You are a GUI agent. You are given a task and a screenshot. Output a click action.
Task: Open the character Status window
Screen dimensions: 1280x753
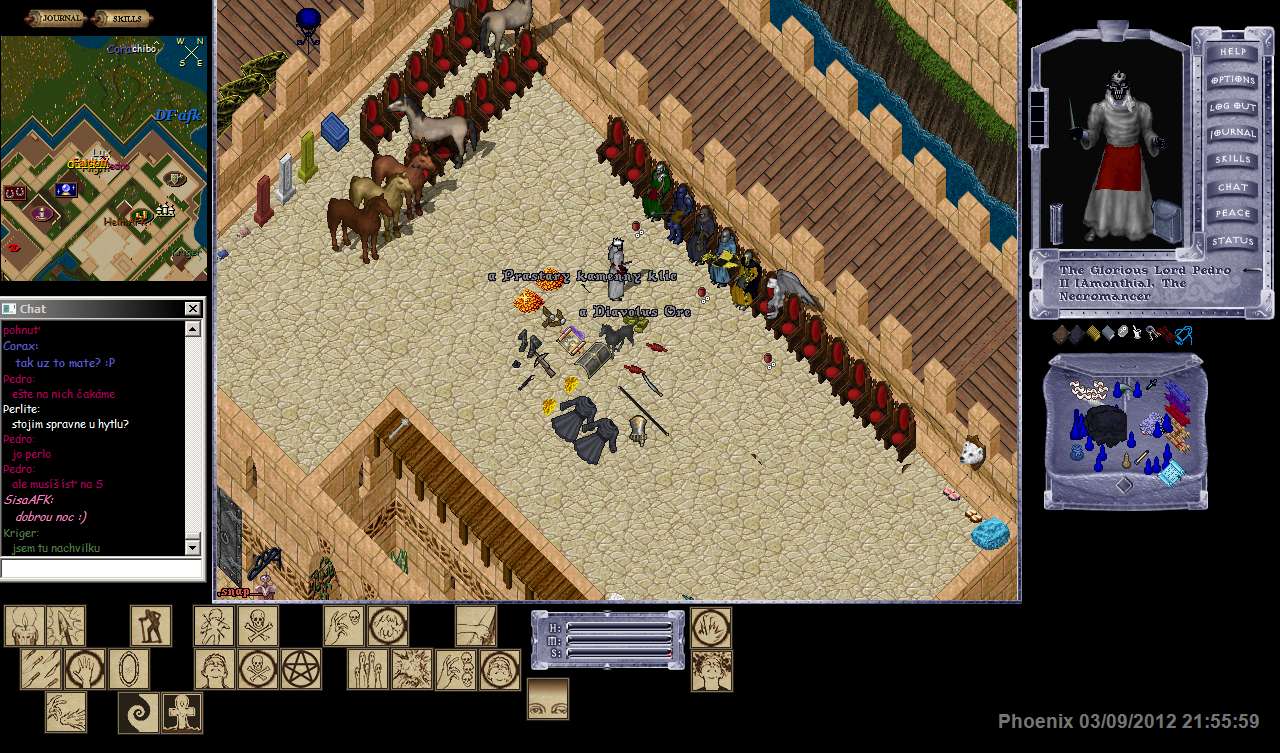1232,241
